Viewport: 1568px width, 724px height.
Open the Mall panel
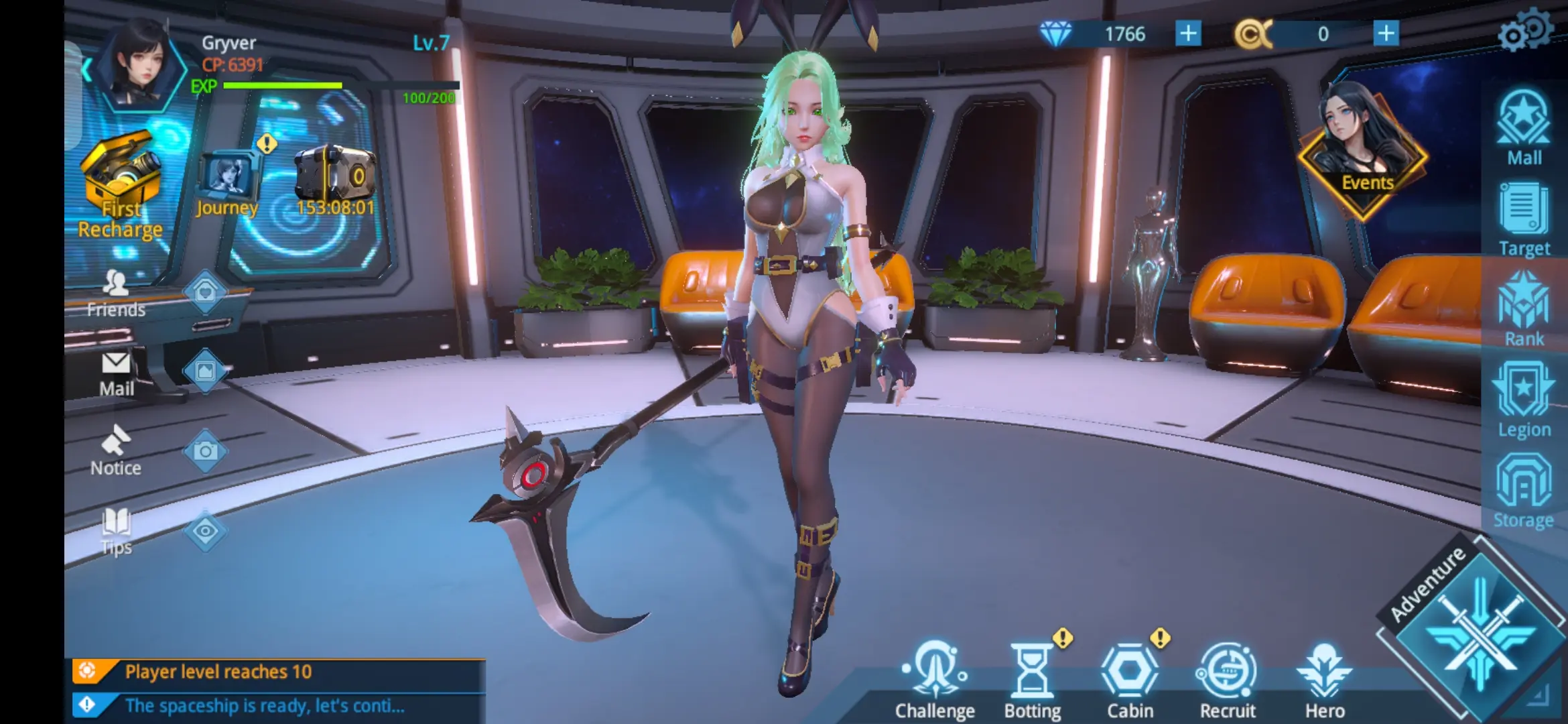pyautogui.click(x=1524, y=127)
